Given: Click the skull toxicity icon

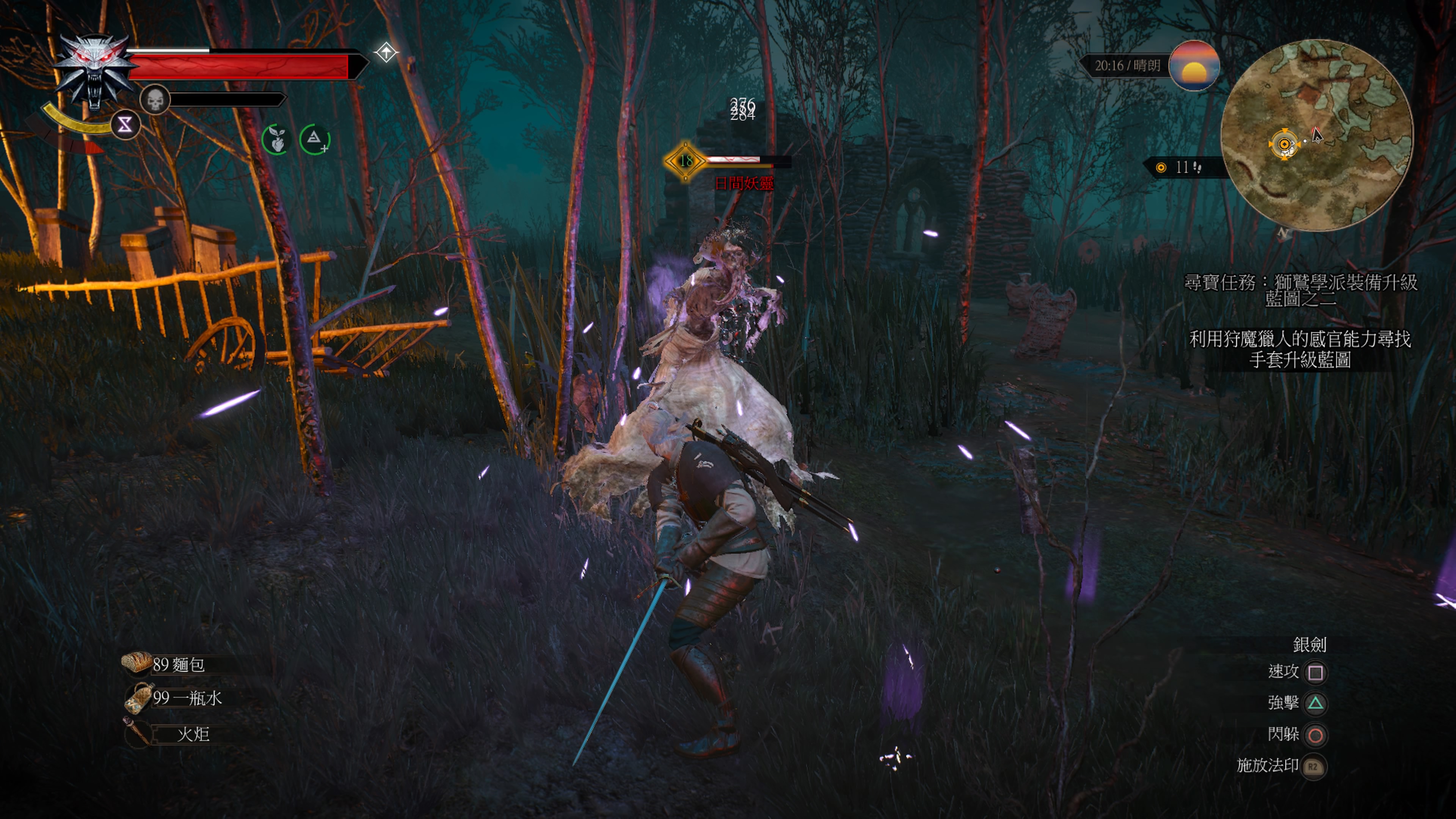Looking at the screenshot, I should click(155, 100).
